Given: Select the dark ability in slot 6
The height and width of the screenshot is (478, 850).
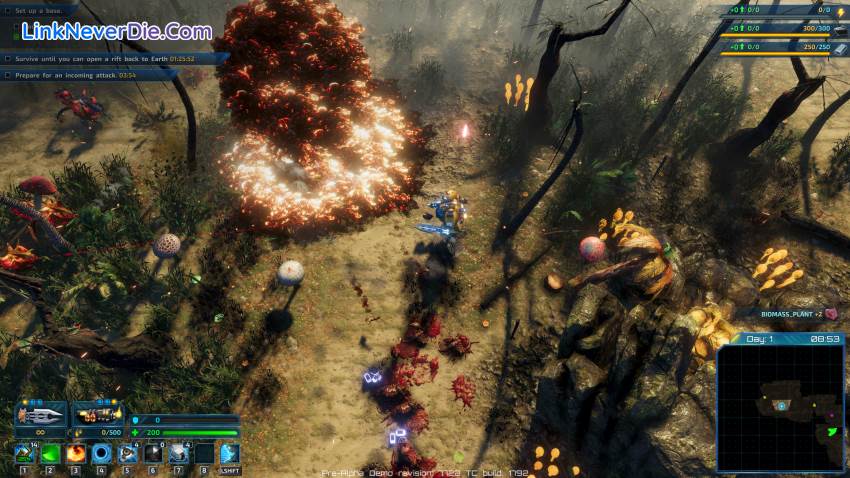Looking at the screenshot, I should (x=153, y=454).
